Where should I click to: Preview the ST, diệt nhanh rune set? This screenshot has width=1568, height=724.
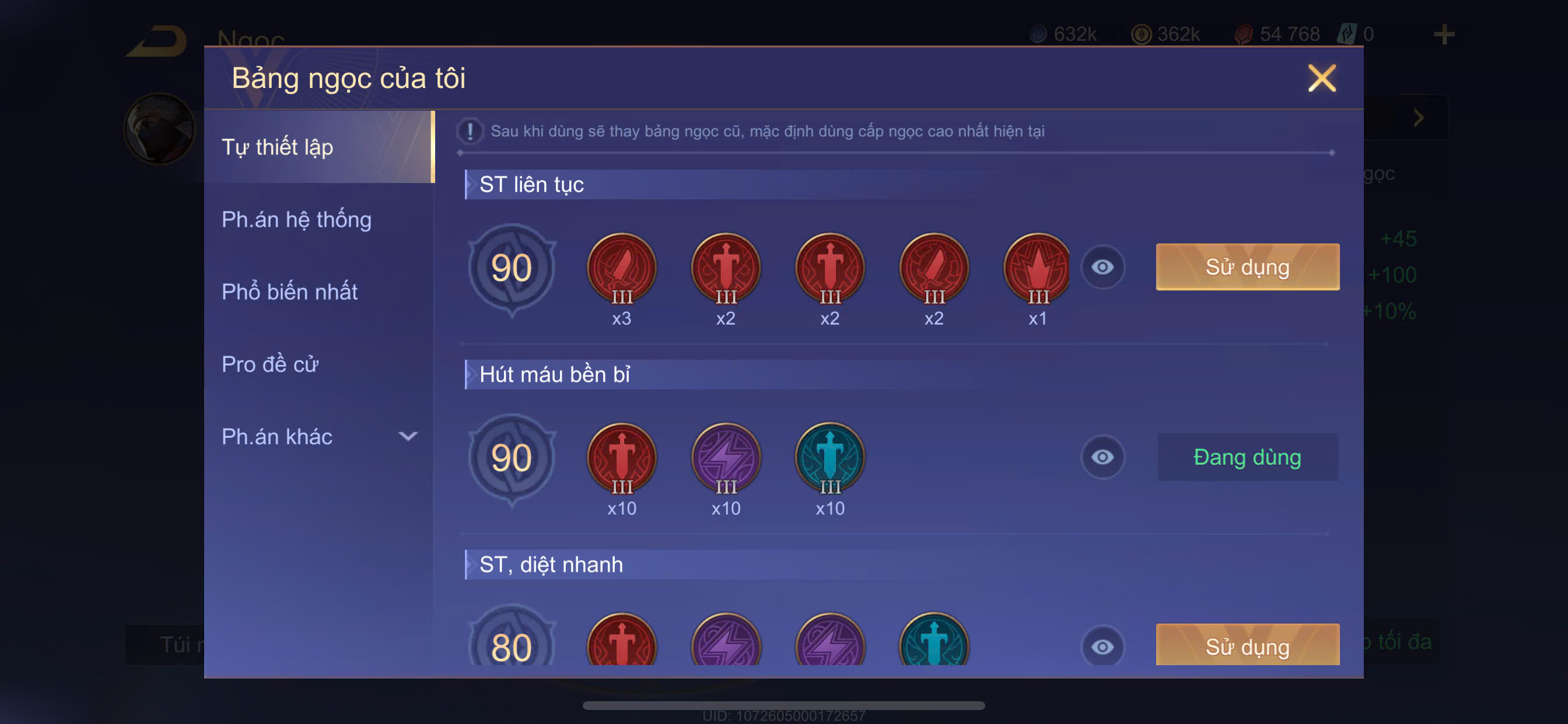click(x=1102, y=646)
